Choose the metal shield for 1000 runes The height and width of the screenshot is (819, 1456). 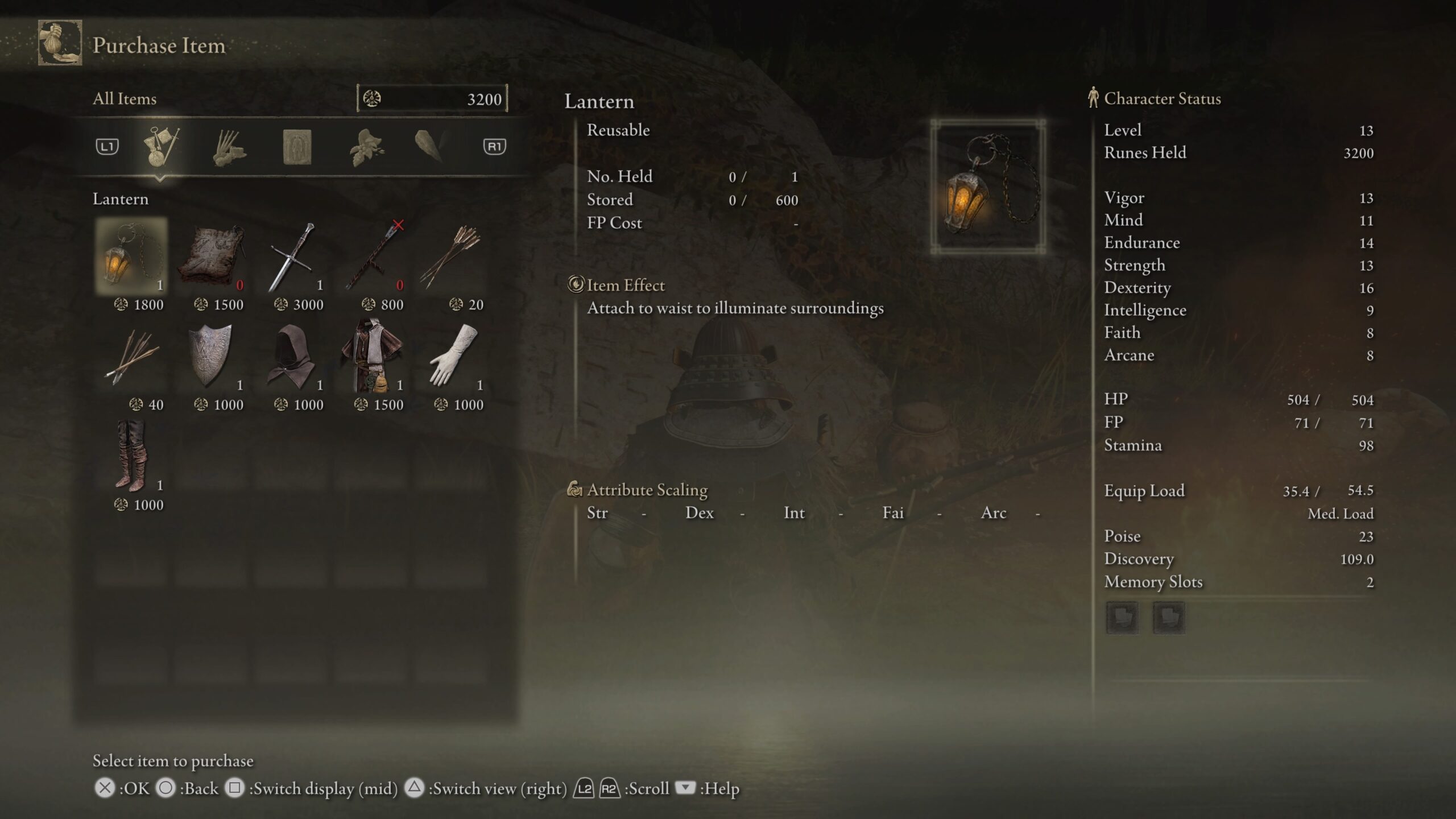click(212, 357)
